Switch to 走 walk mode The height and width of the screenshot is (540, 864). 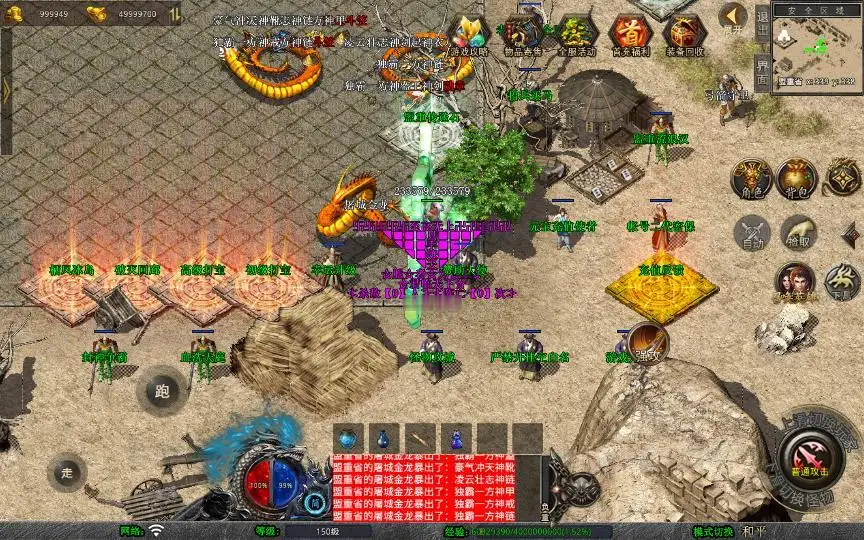(x=68, y=471)
